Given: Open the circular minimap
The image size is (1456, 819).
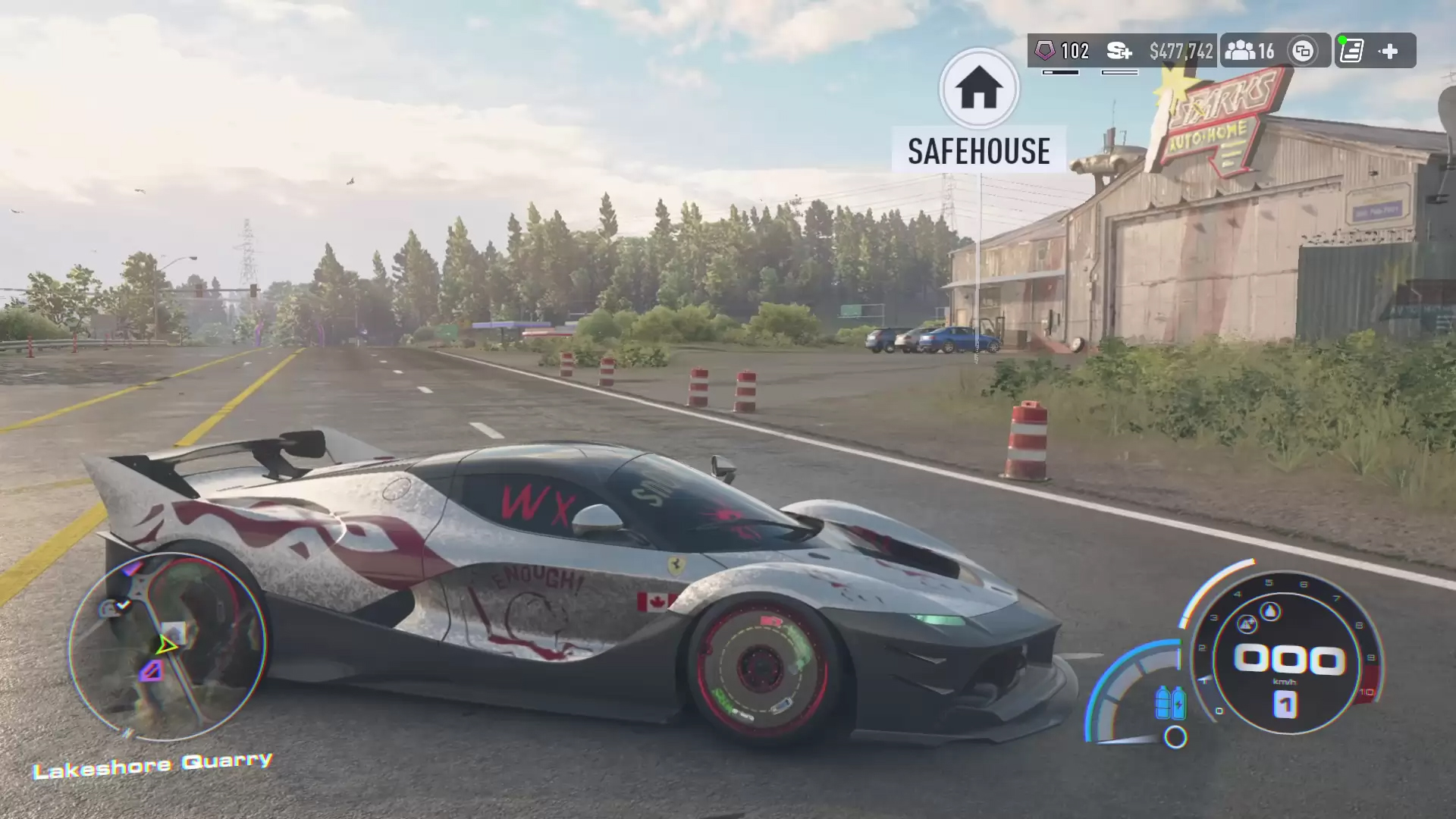Looking at the screenshot, I should [x=168, y=646].
